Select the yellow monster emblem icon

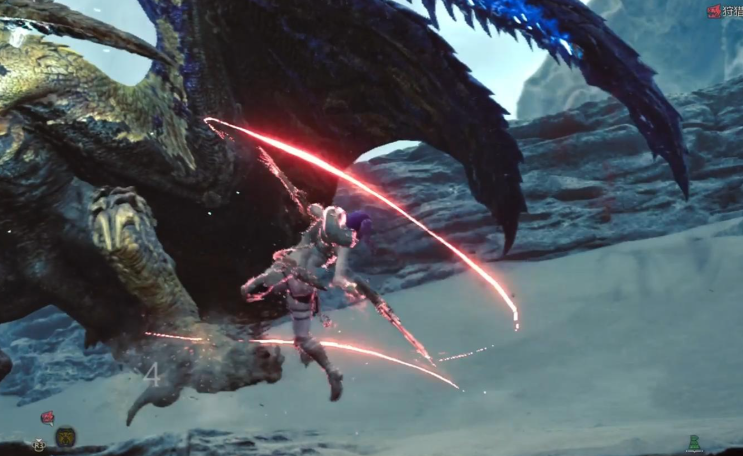point(65,436)
